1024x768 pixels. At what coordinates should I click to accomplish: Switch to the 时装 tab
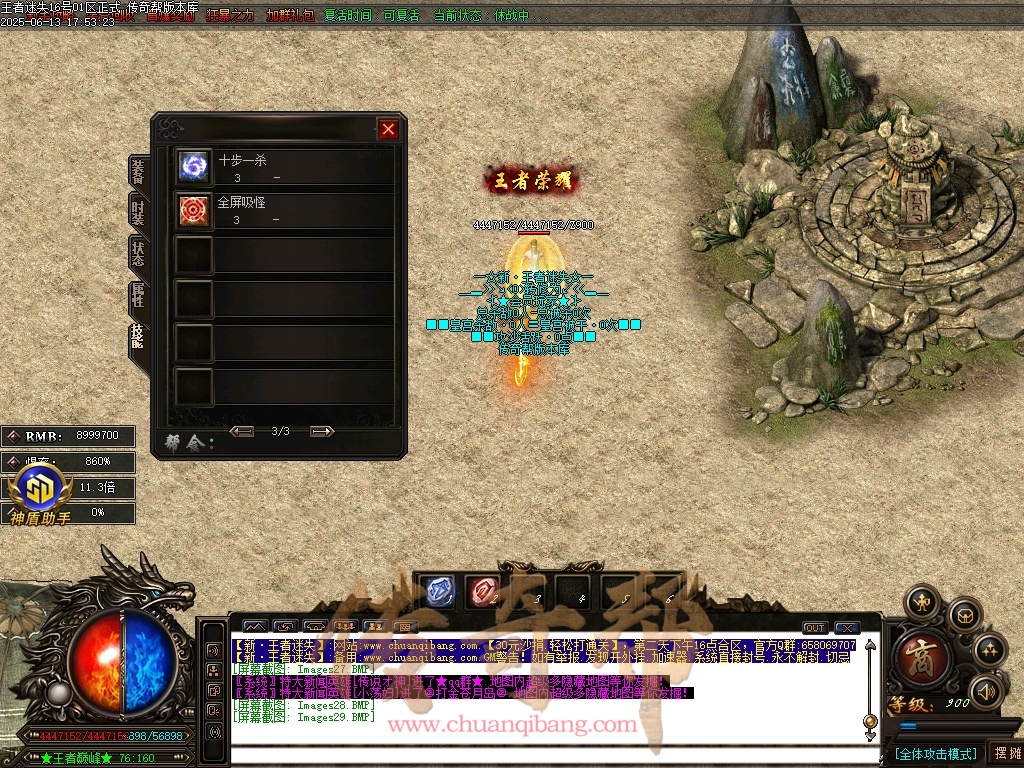(x=138, y=212)
